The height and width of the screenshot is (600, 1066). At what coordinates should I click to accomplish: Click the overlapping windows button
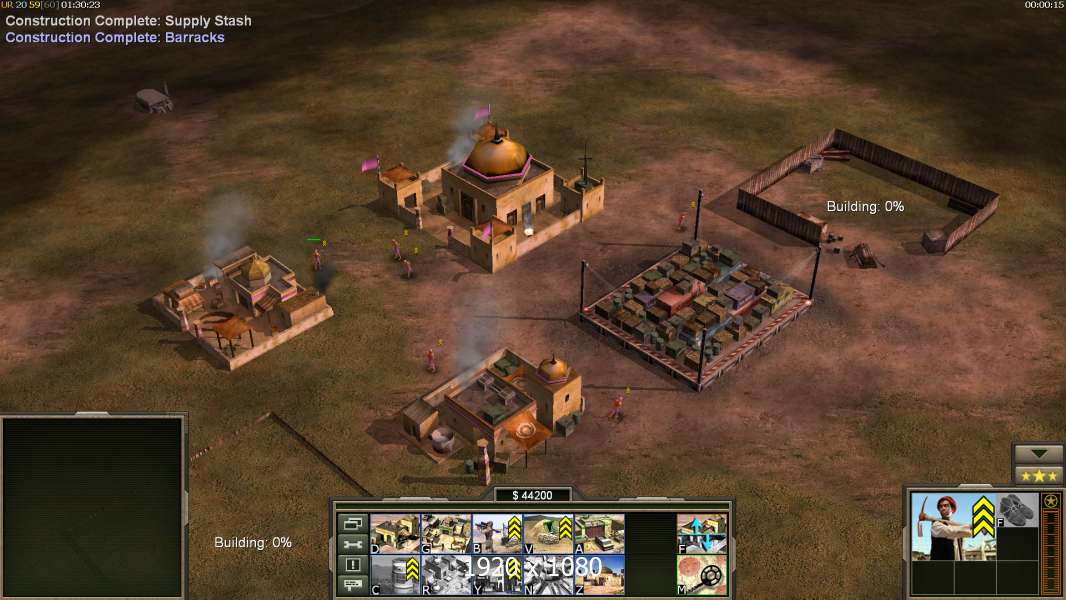[x=352, y=523]
